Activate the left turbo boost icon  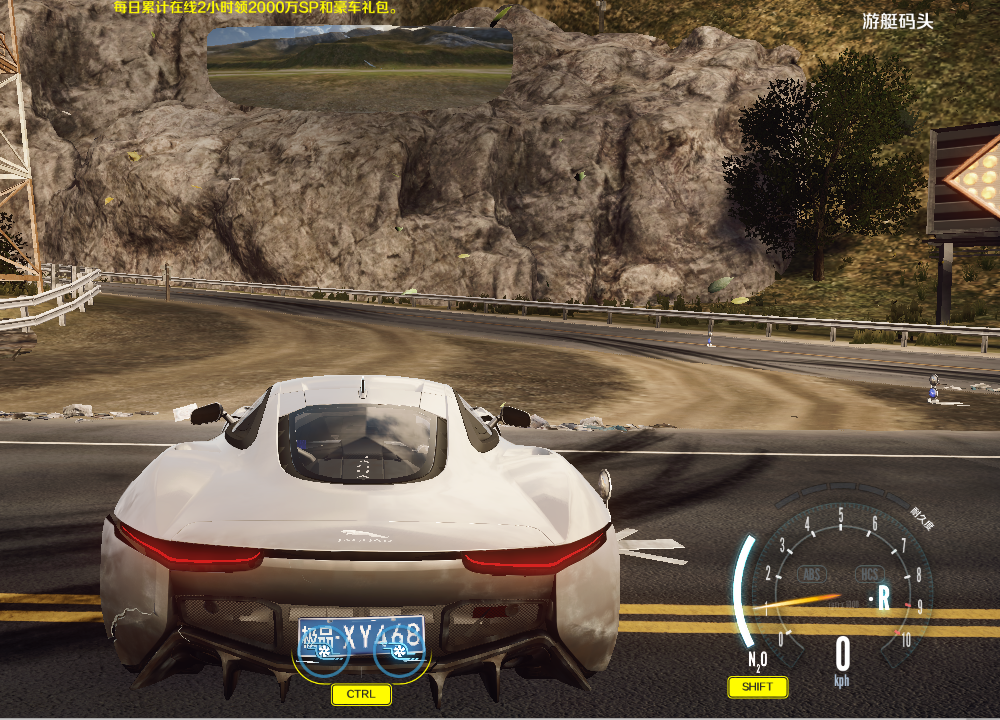point(325,650)
